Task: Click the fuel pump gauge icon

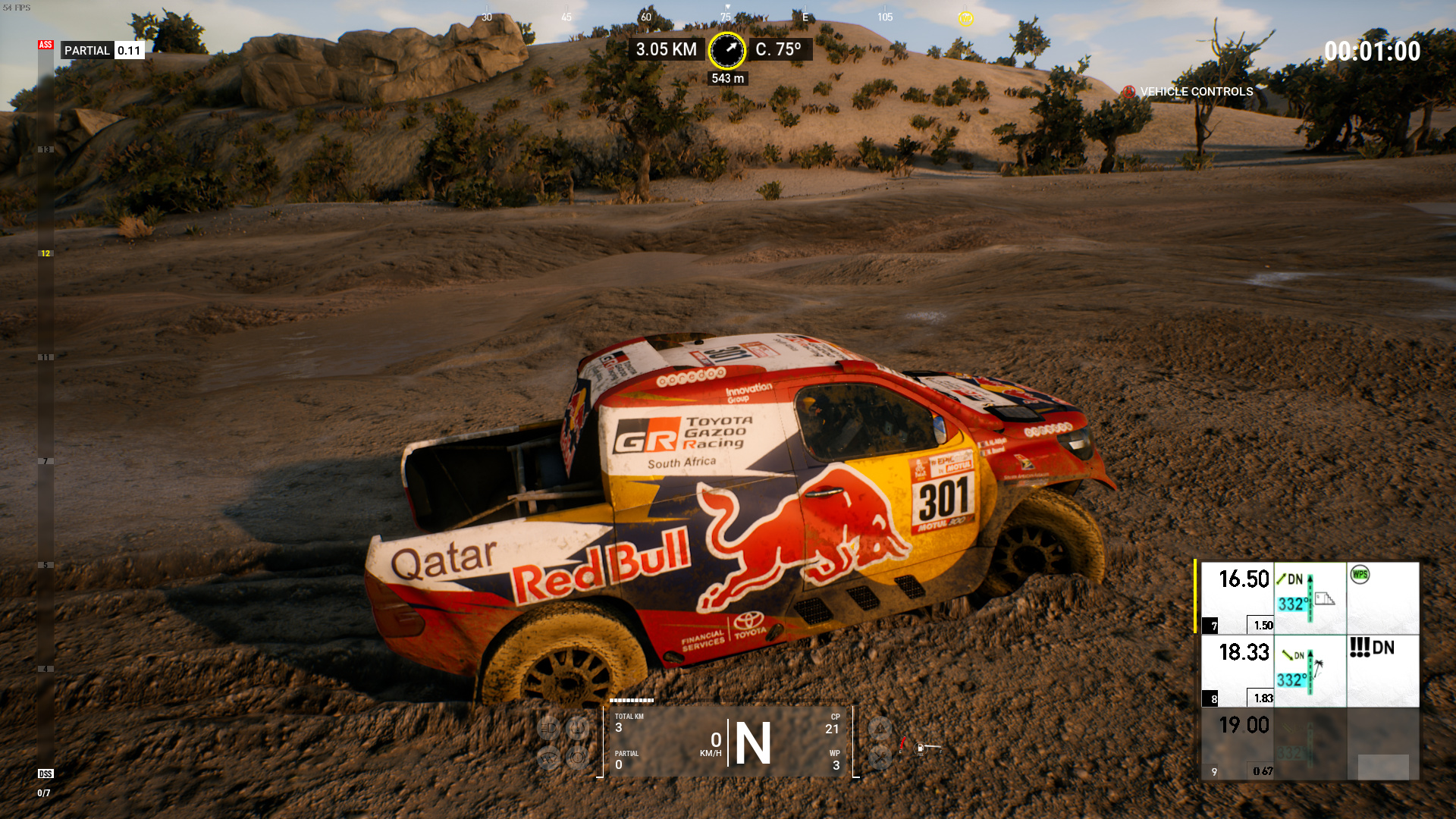Action: pos(921,749)
